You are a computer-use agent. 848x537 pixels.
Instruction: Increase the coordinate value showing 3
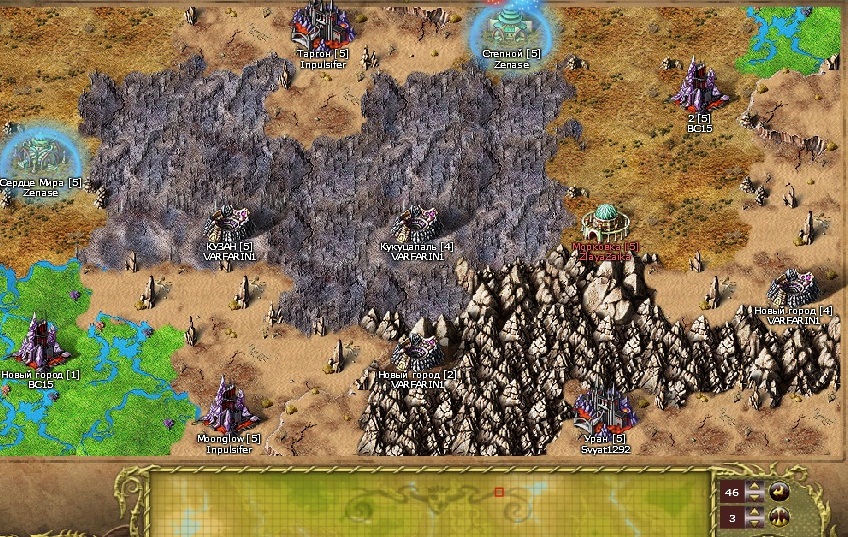point(755,512)
